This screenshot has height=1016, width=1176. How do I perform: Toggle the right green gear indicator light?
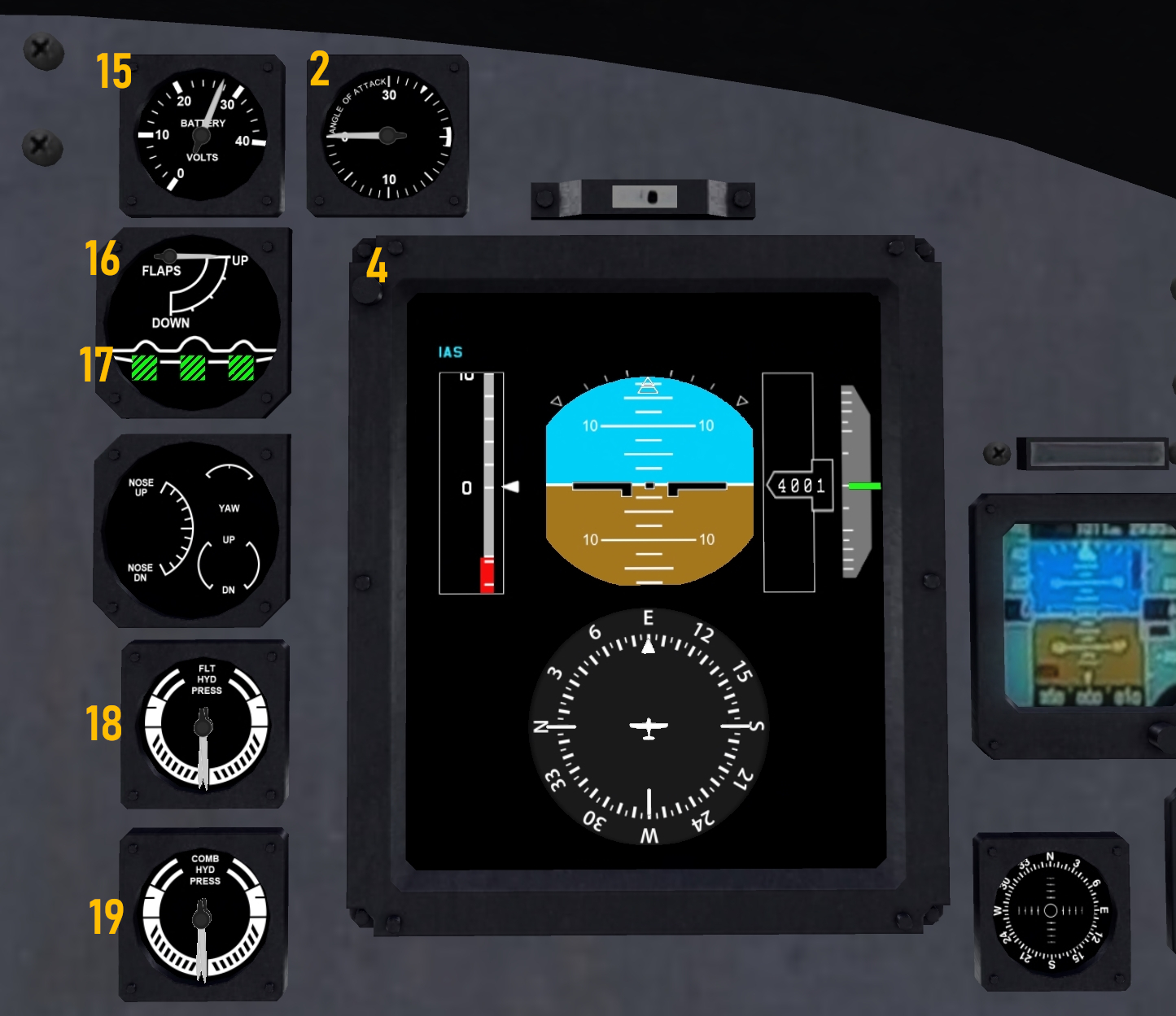tap(241, 368)
